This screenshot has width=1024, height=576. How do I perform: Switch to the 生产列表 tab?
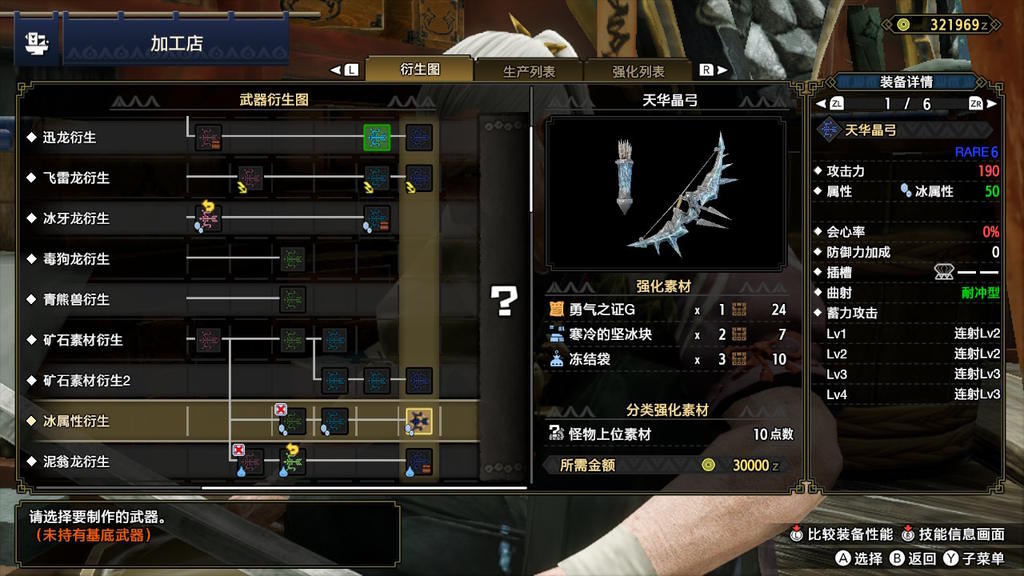[529, 71]
